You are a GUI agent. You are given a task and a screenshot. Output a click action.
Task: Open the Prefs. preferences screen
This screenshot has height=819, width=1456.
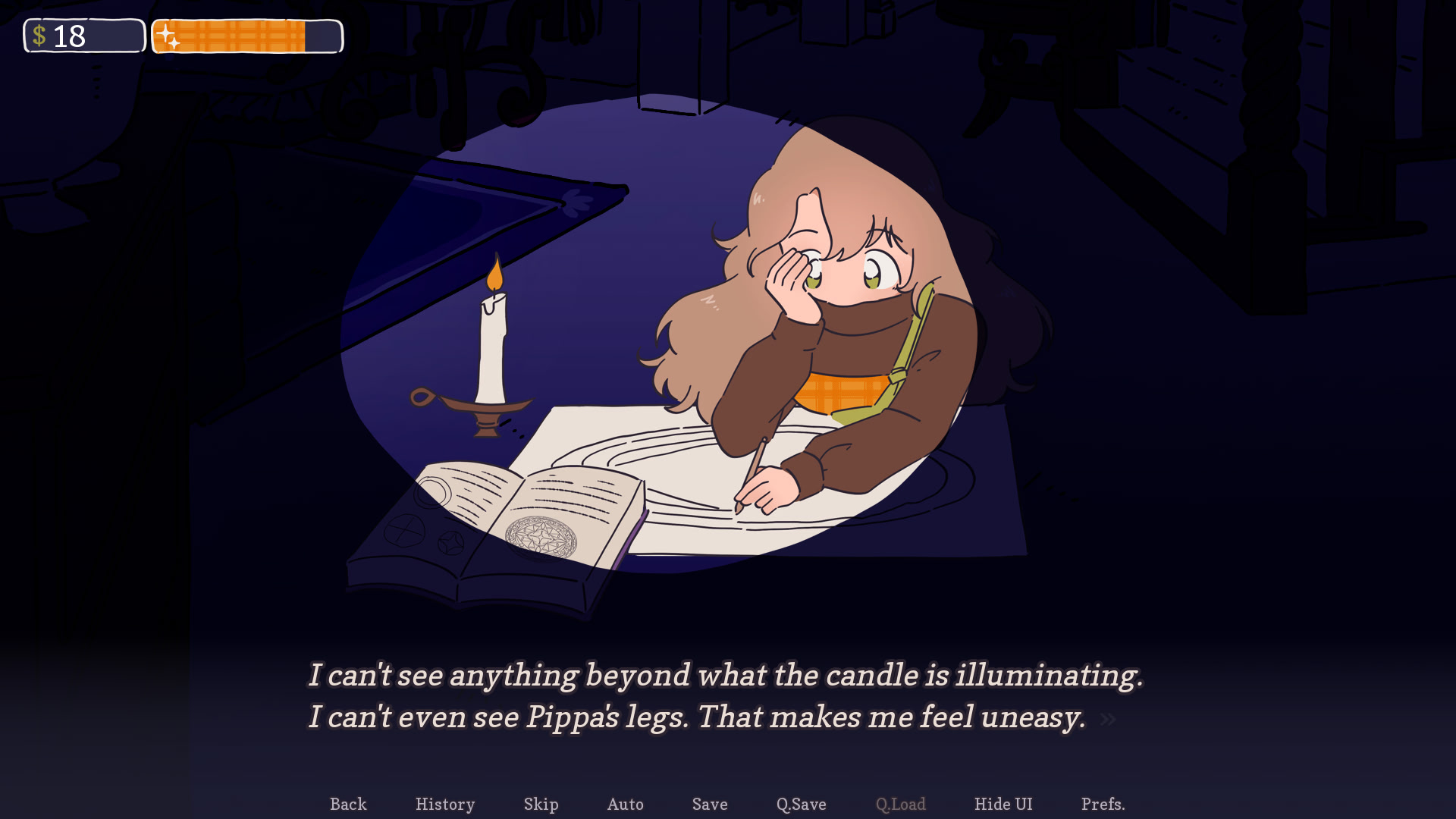click(x=1103, y=804)
